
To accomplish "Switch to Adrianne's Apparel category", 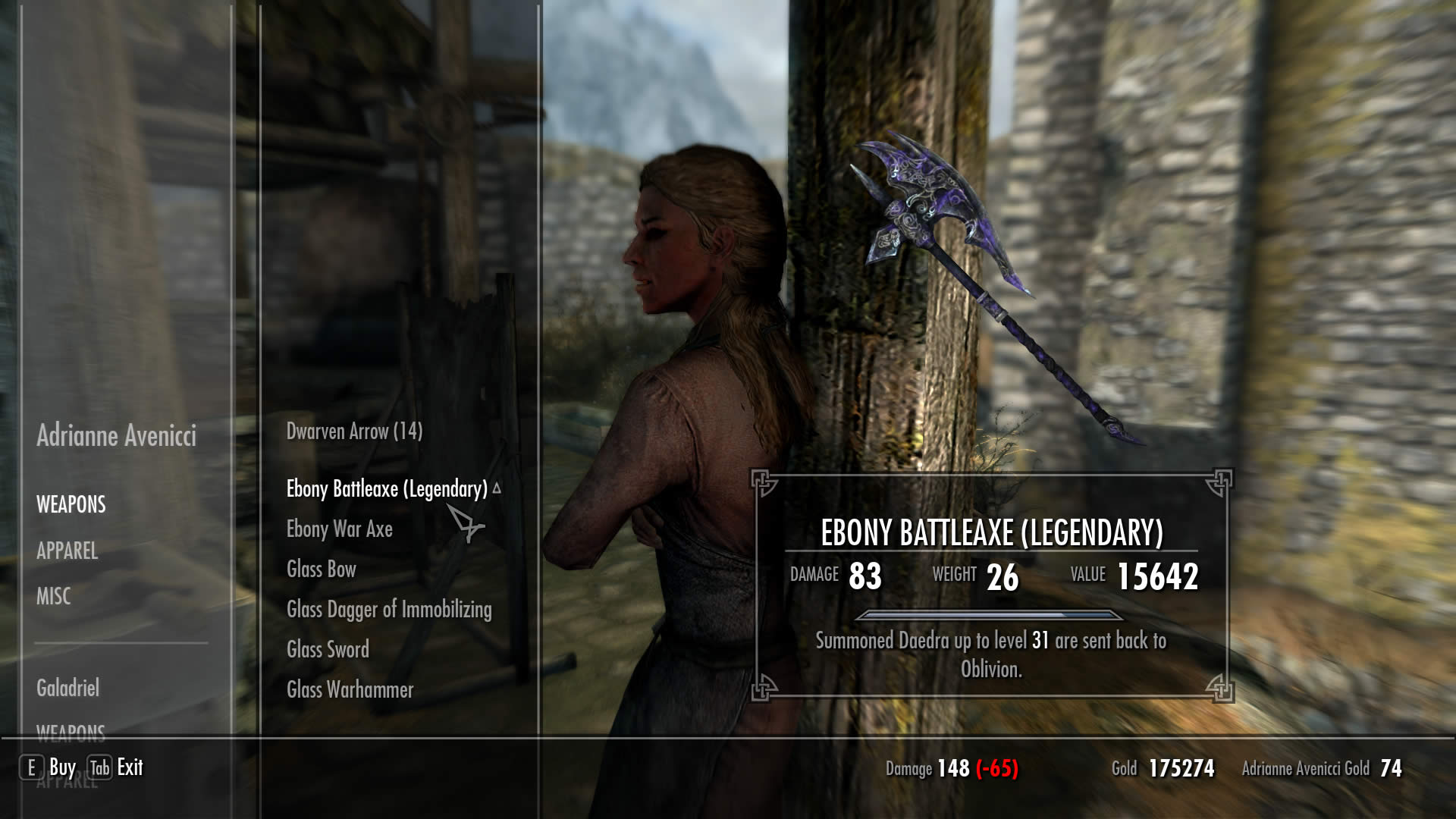I will [x=67, y=551].
